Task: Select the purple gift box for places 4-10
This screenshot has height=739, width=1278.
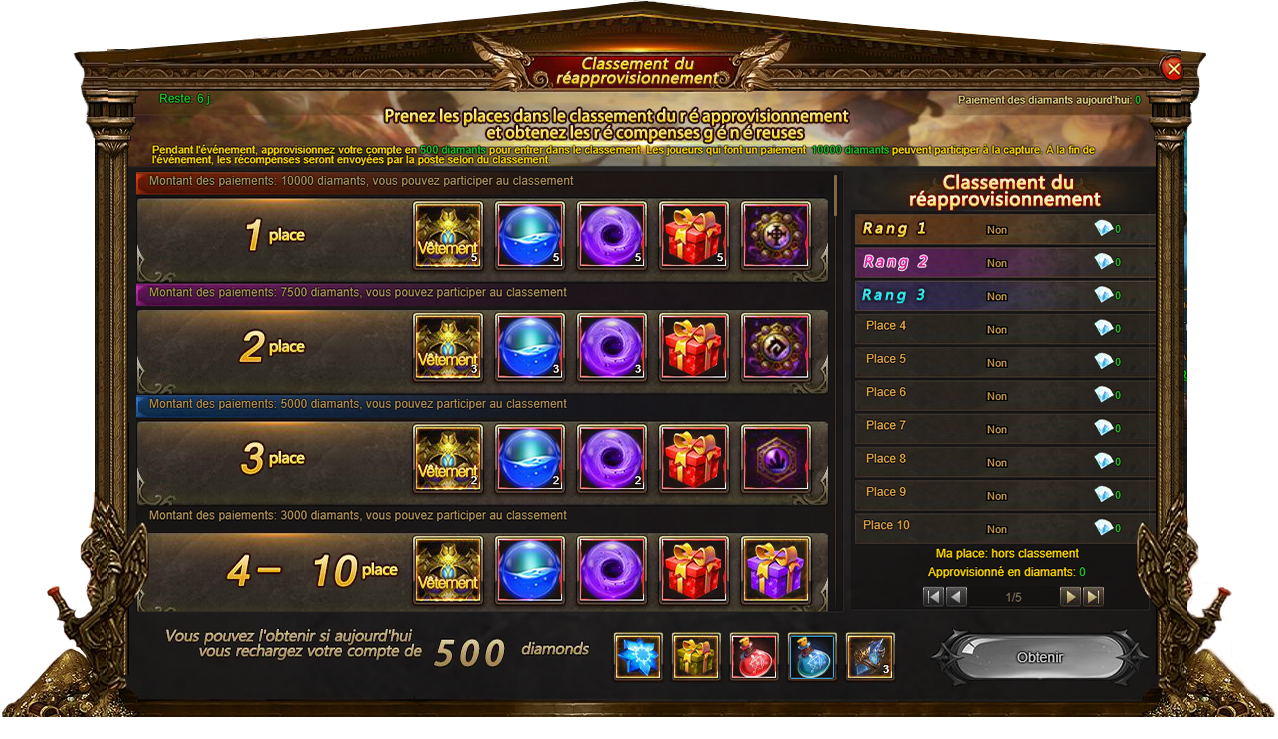Action: point(776,570)
